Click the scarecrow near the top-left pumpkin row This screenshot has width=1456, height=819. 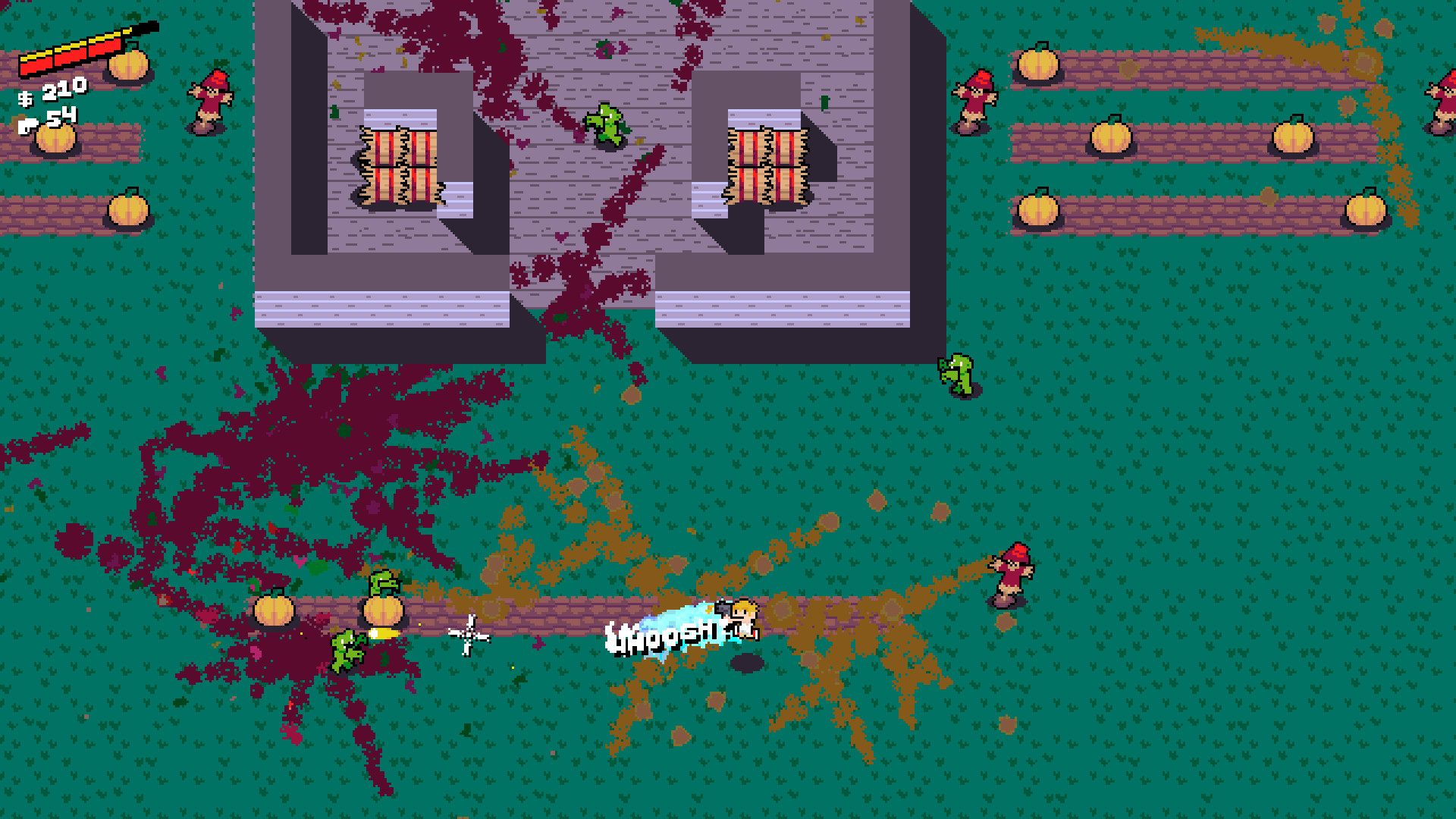(x=211, y=101)
